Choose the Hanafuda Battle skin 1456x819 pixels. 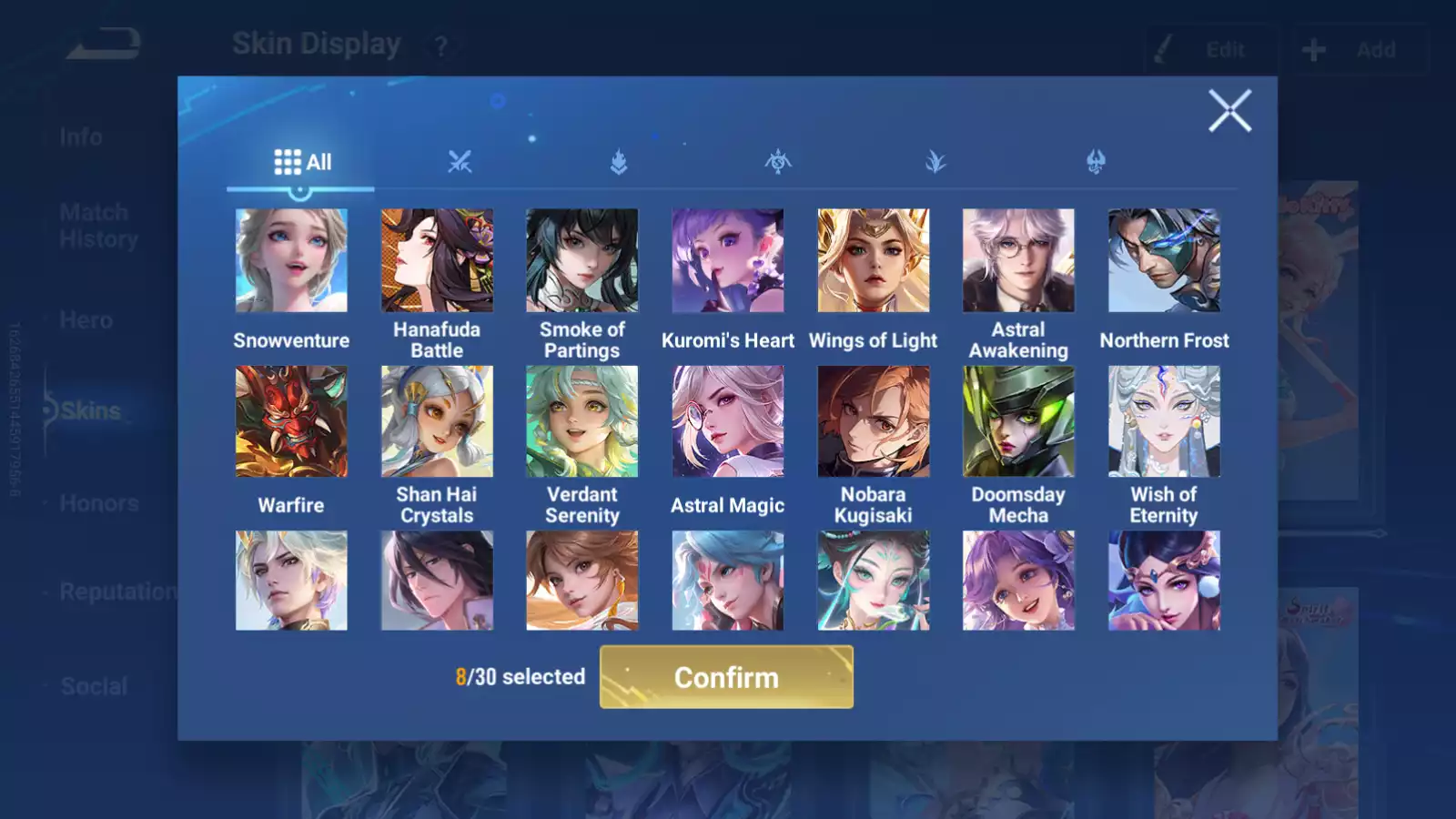coord(437,260)
